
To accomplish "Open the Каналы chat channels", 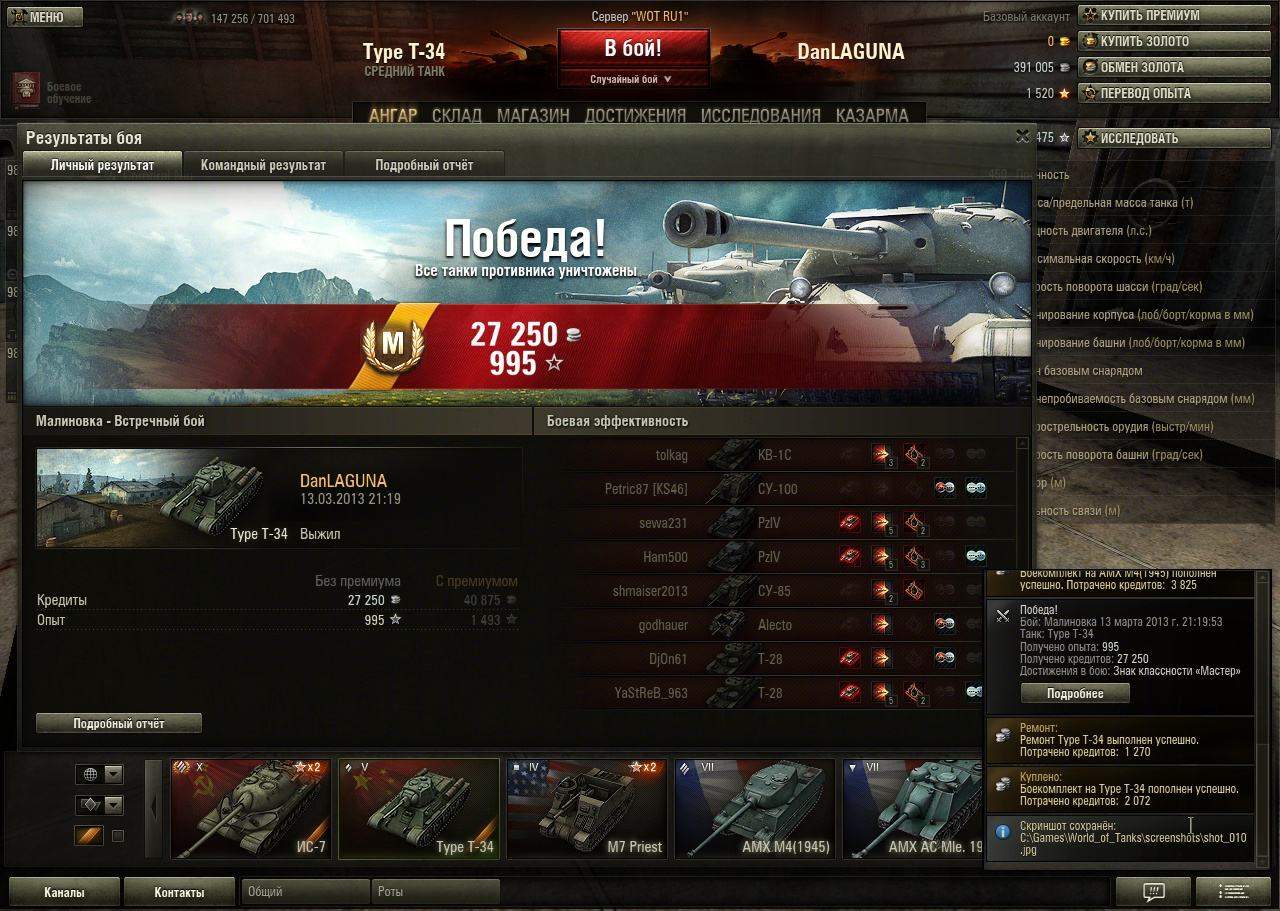I will point(64,892).
